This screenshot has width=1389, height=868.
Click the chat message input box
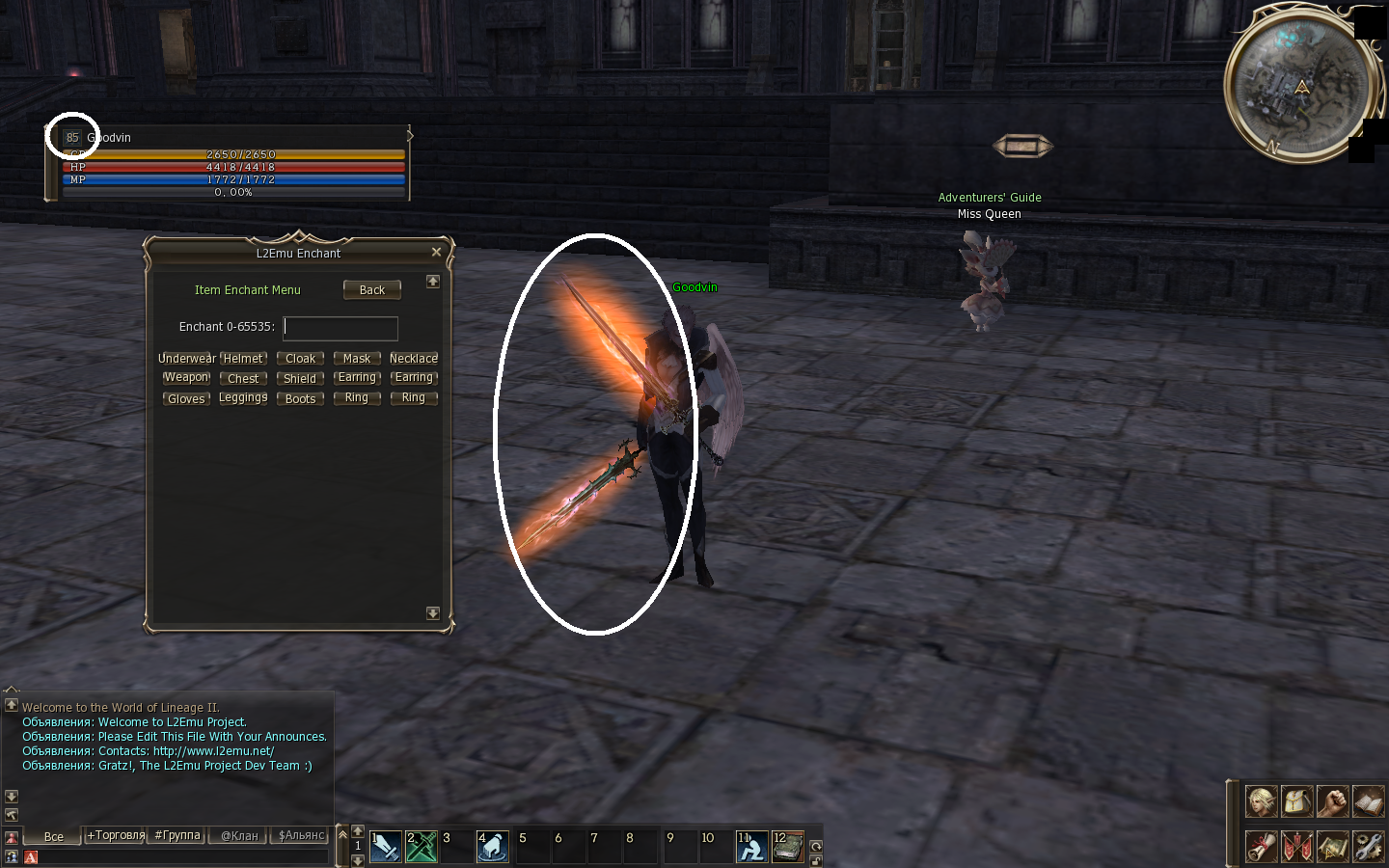click(183, 856)
